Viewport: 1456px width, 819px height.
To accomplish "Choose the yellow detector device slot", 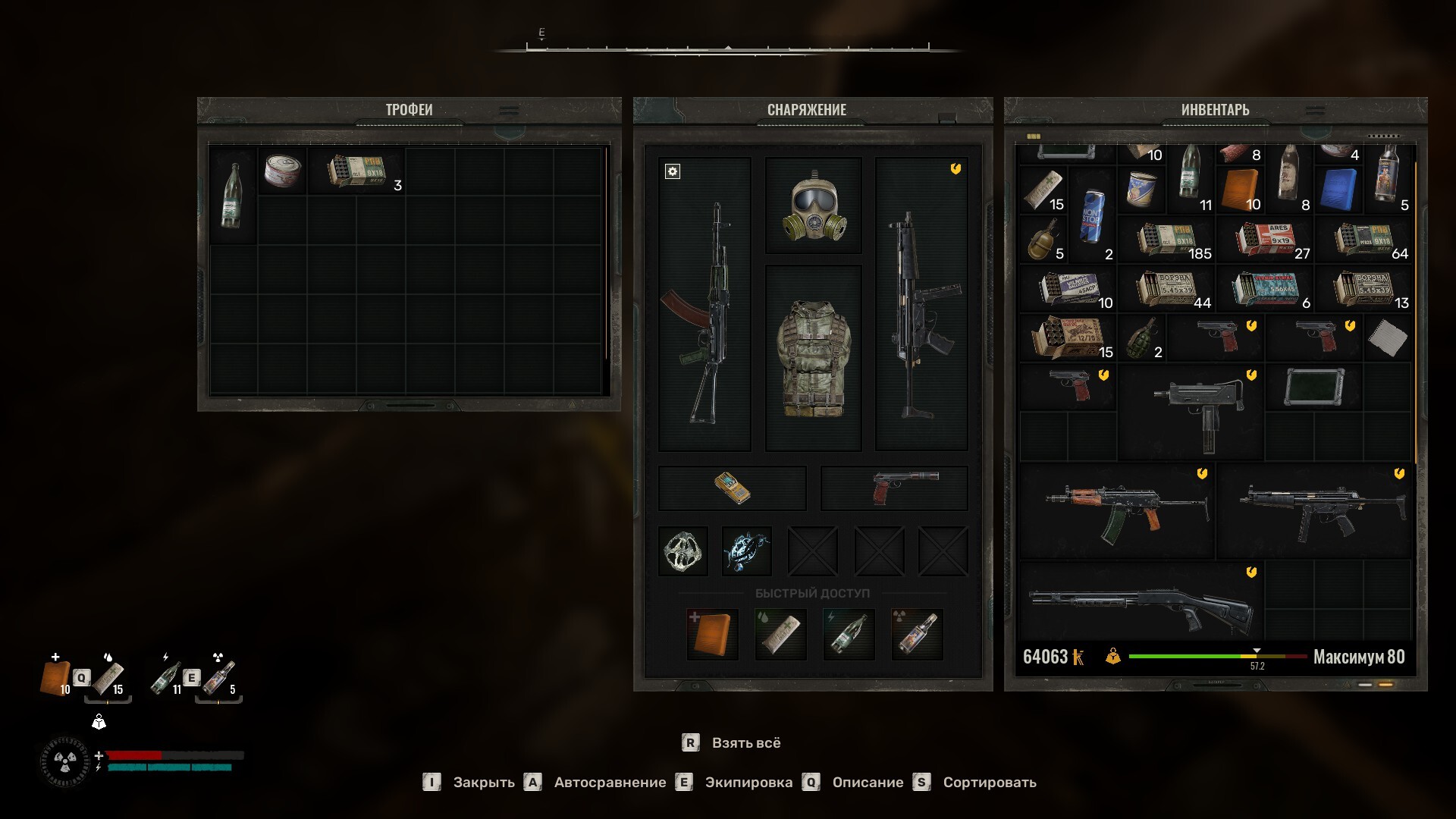I will pos(732,488).
